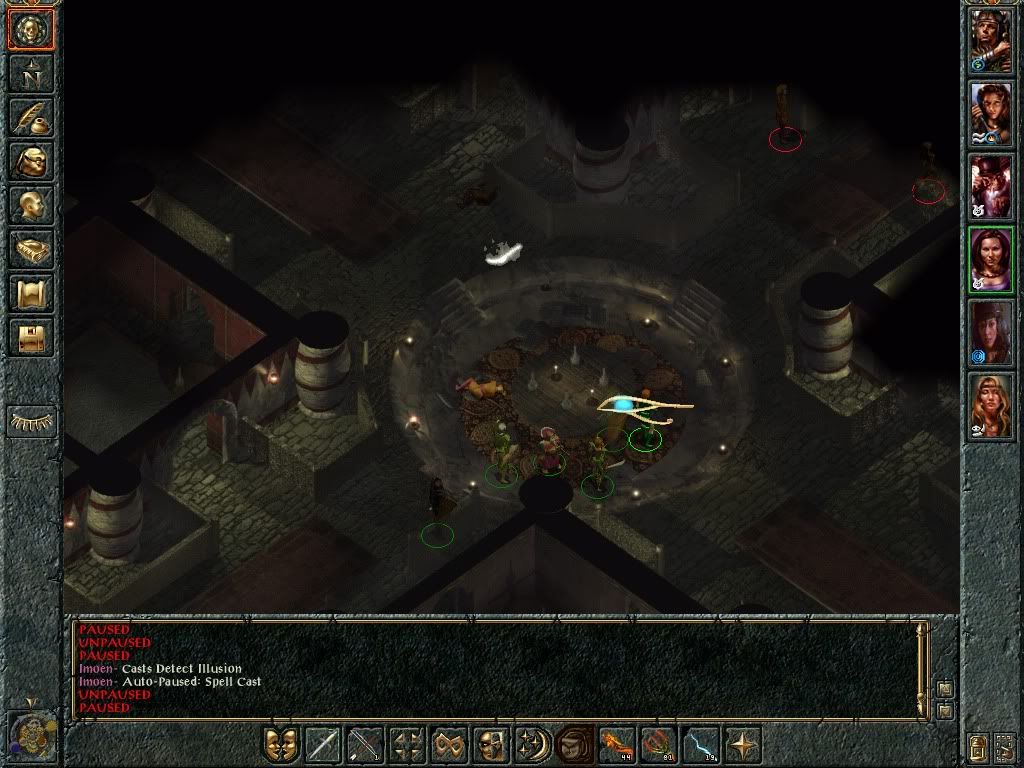Screen dimensions: 1024x768
Task: Equip the bow and arrow slot
Action: coord(365,745)
